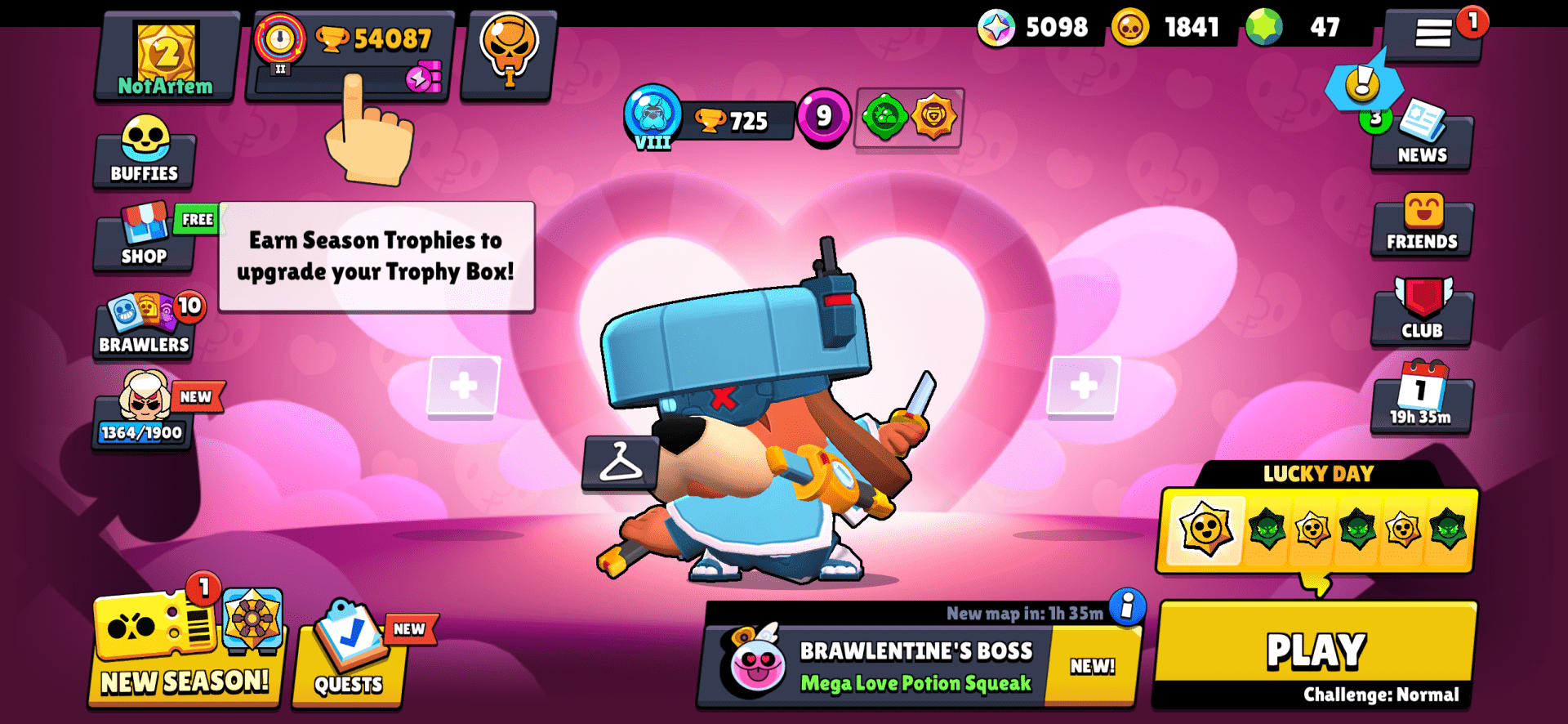Screen dimensions: 1568x724
Task: Open the Shop with the FREE tag
Action: coord(144,241)
